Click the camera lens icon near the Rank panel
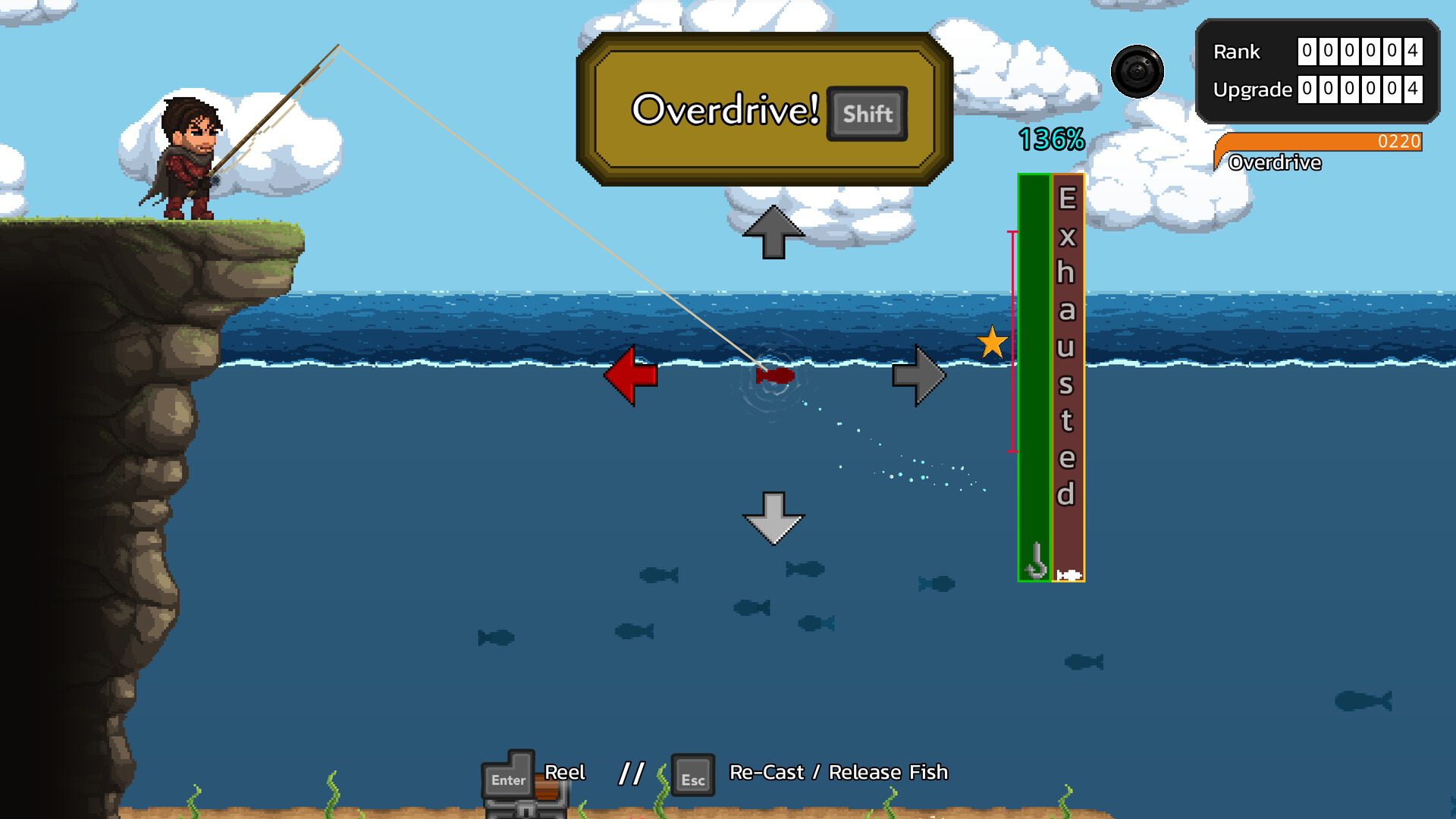 (x=1137, y=71)
